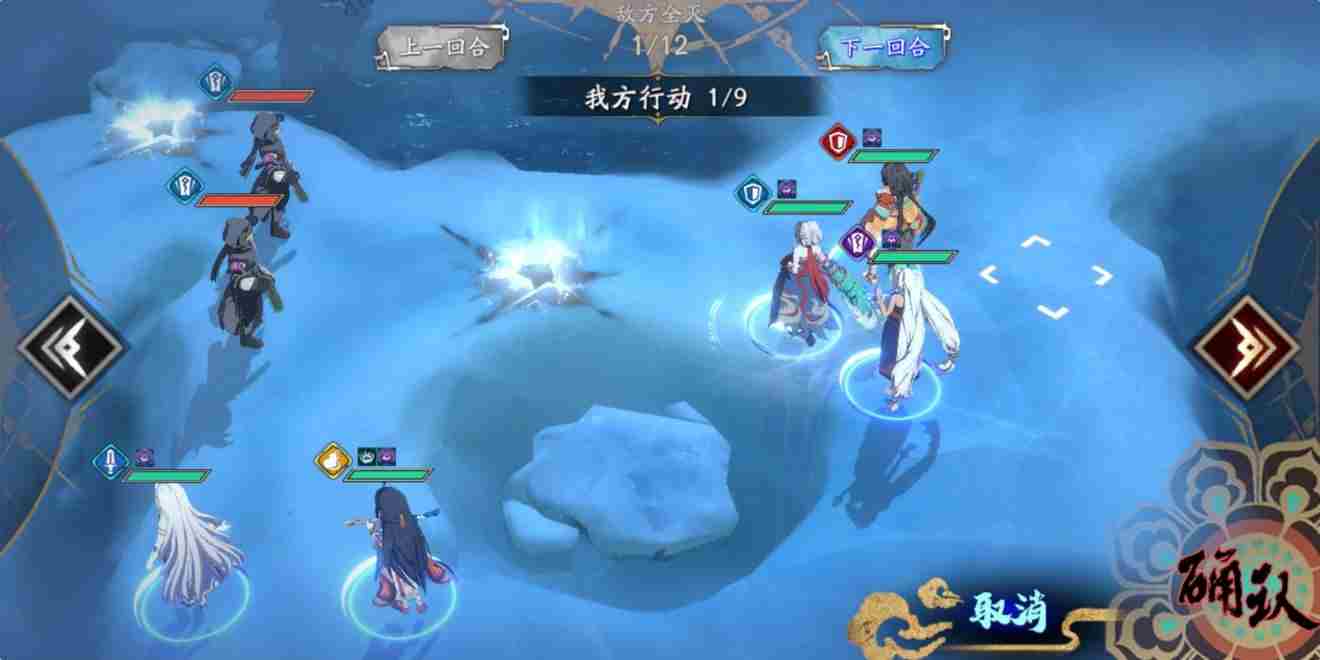
Task: Click the left double-chevron diamond arrow
Action: (x=70, y=347)
